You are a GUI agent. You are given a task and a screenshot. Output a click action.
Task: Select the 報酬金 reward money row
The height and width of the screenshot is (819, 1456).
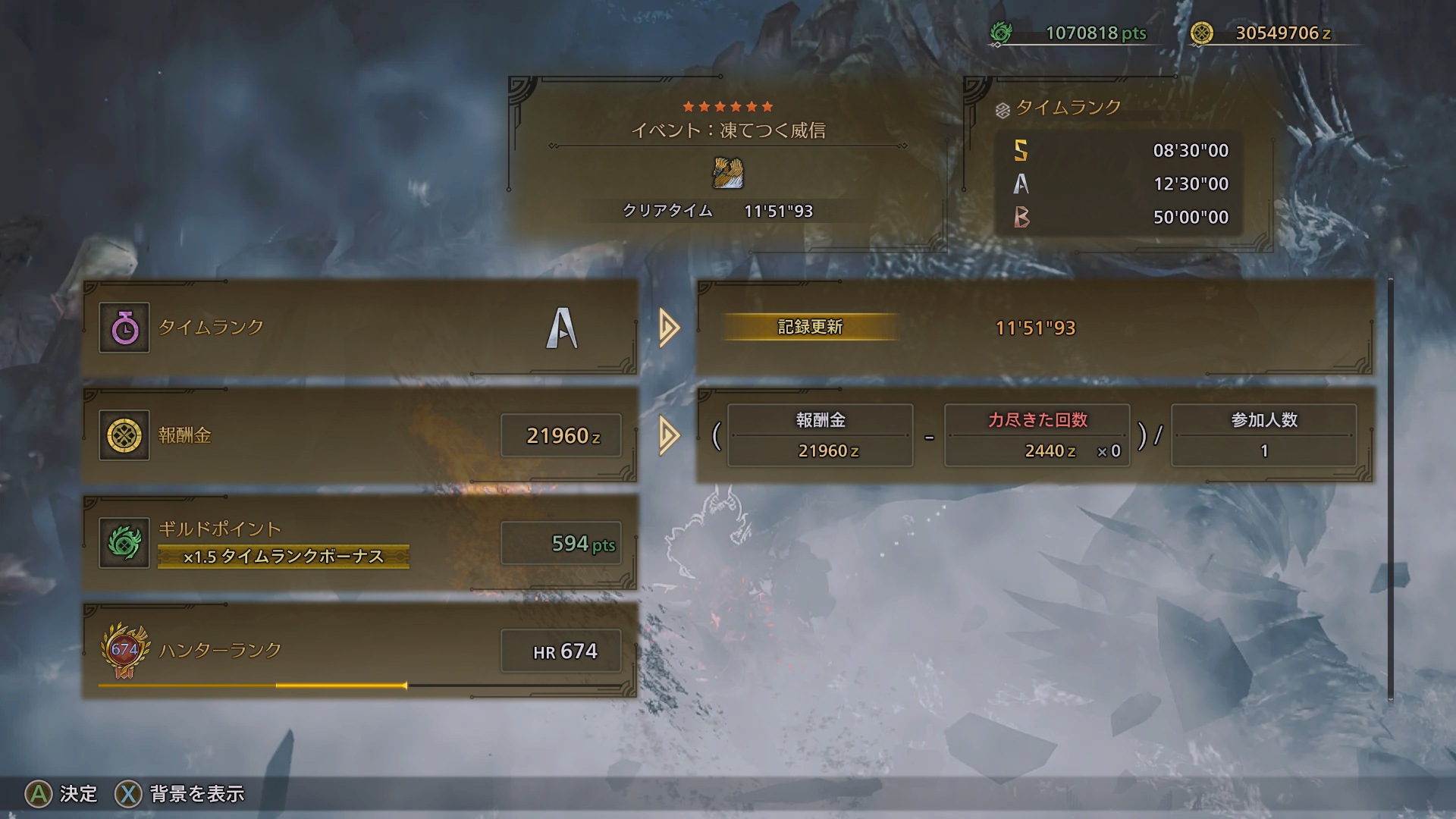point(359,435)
